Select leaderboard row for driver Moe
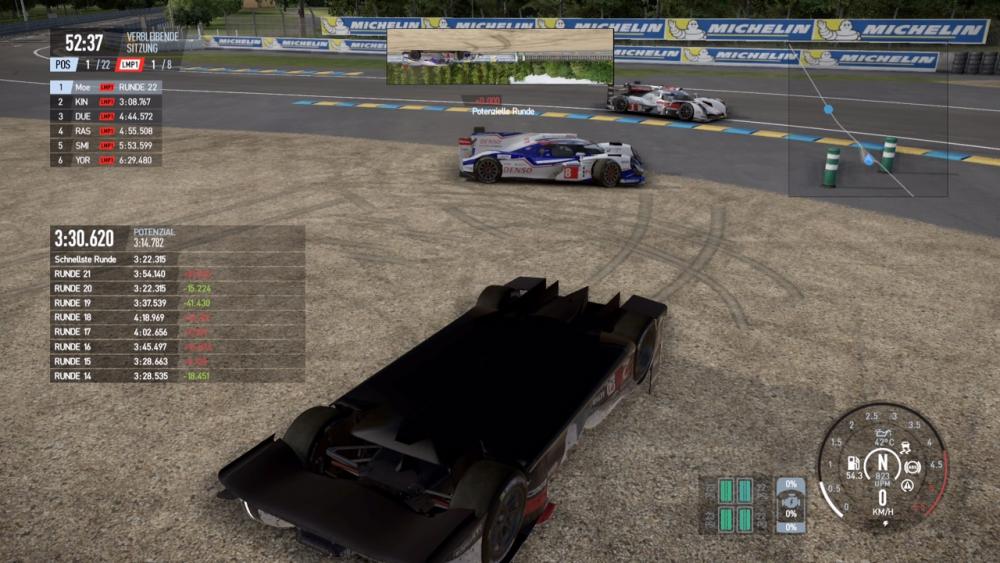 coord(105,87)
